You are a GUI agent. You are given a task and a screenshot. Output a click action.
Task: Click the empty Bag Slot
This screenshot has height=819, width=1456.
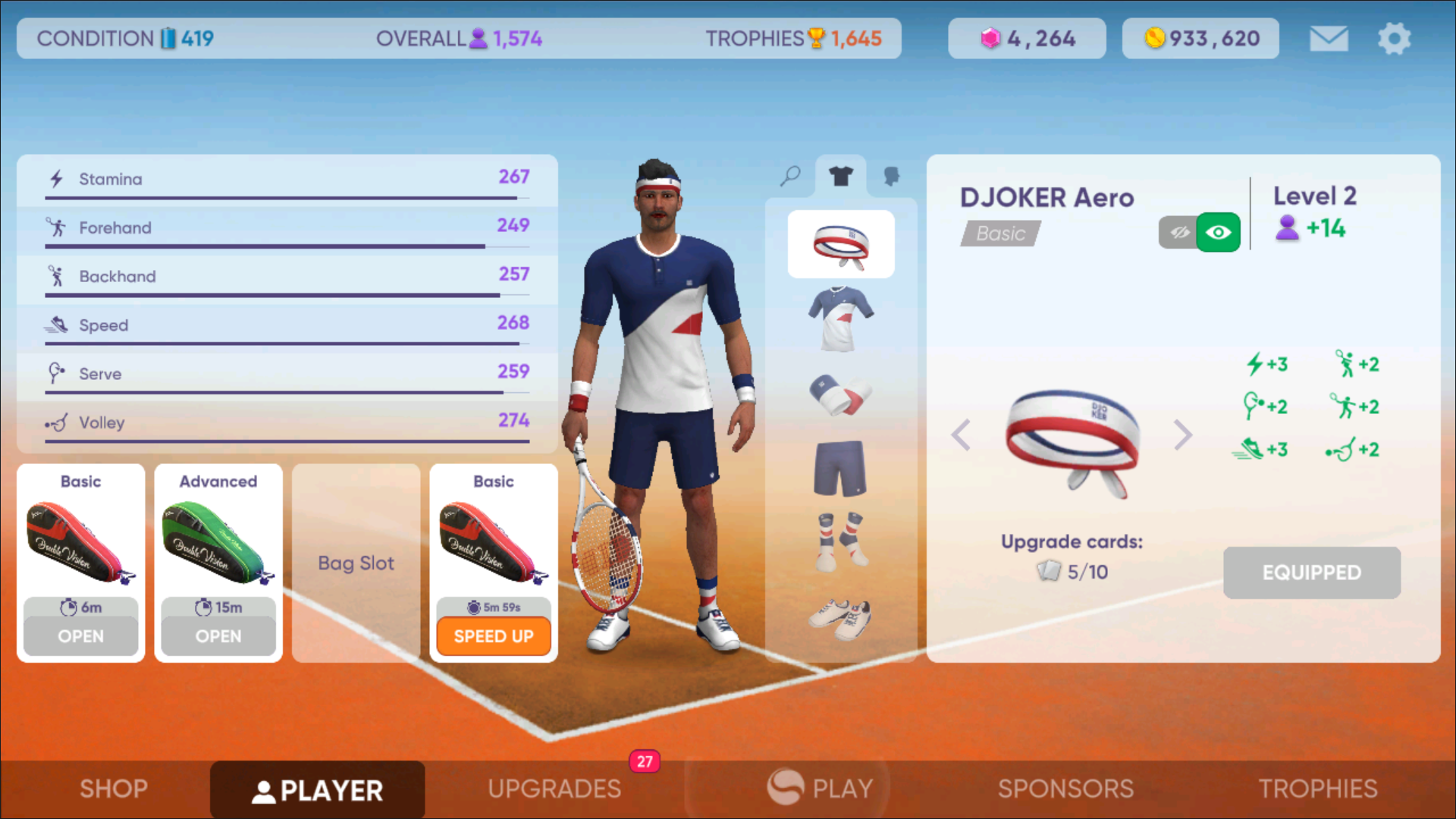(x=356, y=563)
